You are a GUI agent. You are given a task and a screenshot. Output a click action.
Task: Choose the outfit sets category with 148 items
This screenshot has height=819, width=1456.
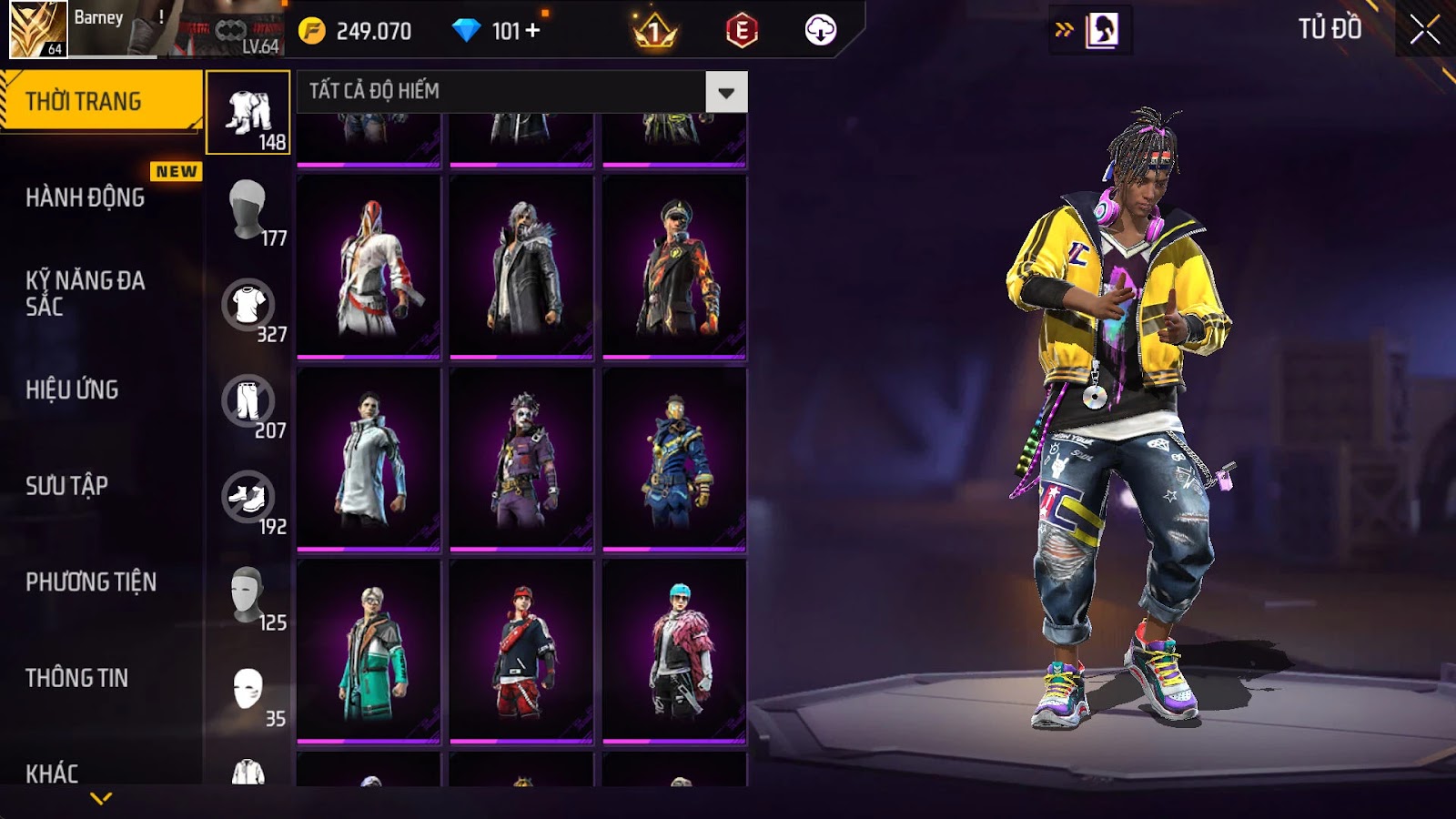tap(248, 113)
